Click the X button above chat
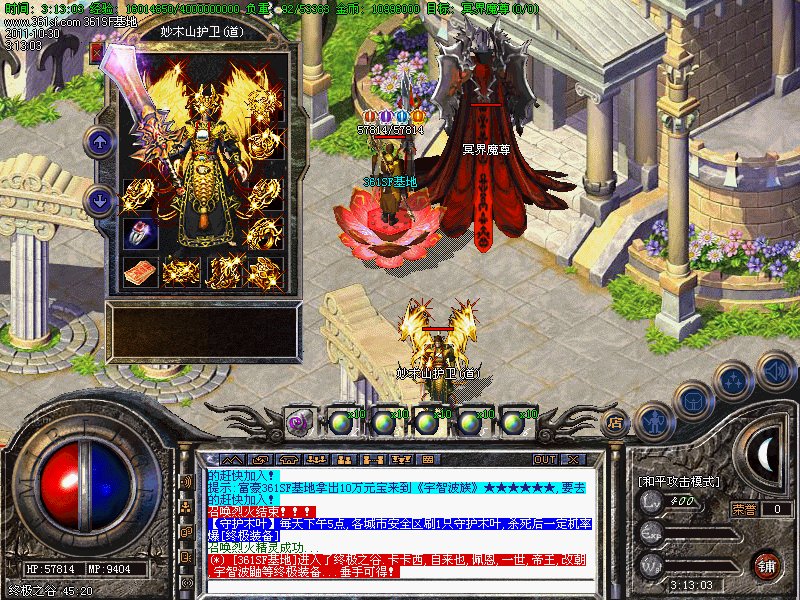Viewport: 800px width, 600px height. pyautogui.click(x=573, y=459)
